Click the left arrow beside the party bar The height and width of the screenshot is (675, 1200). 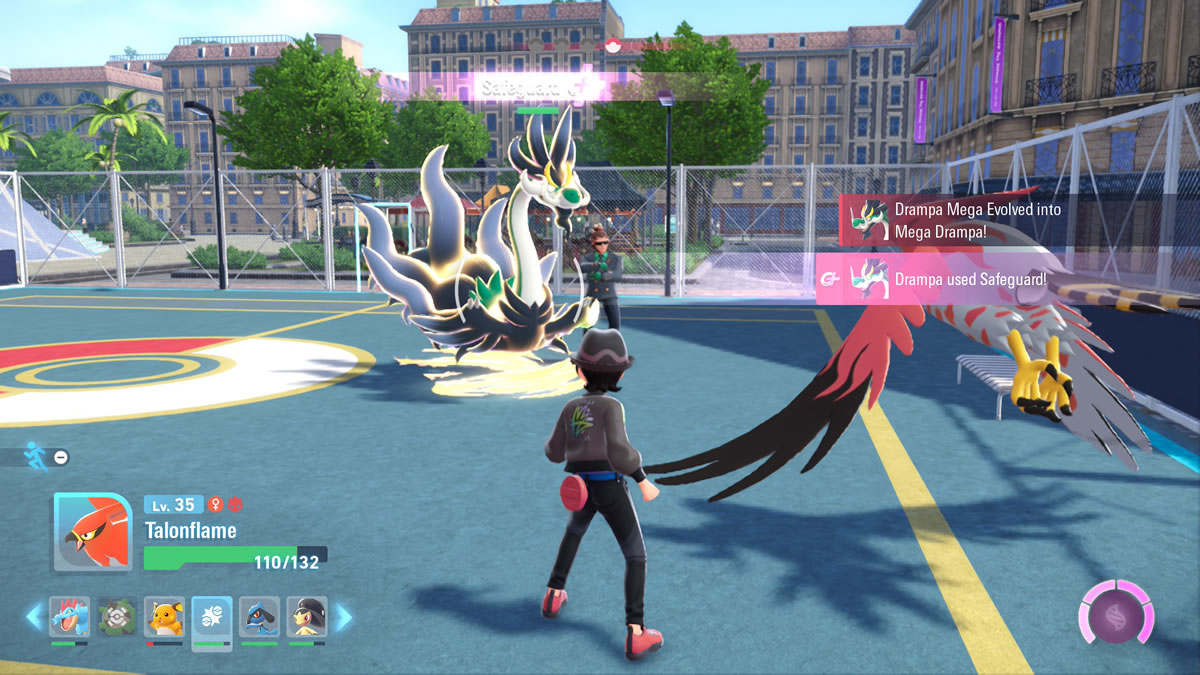click(x=34, y=617)
